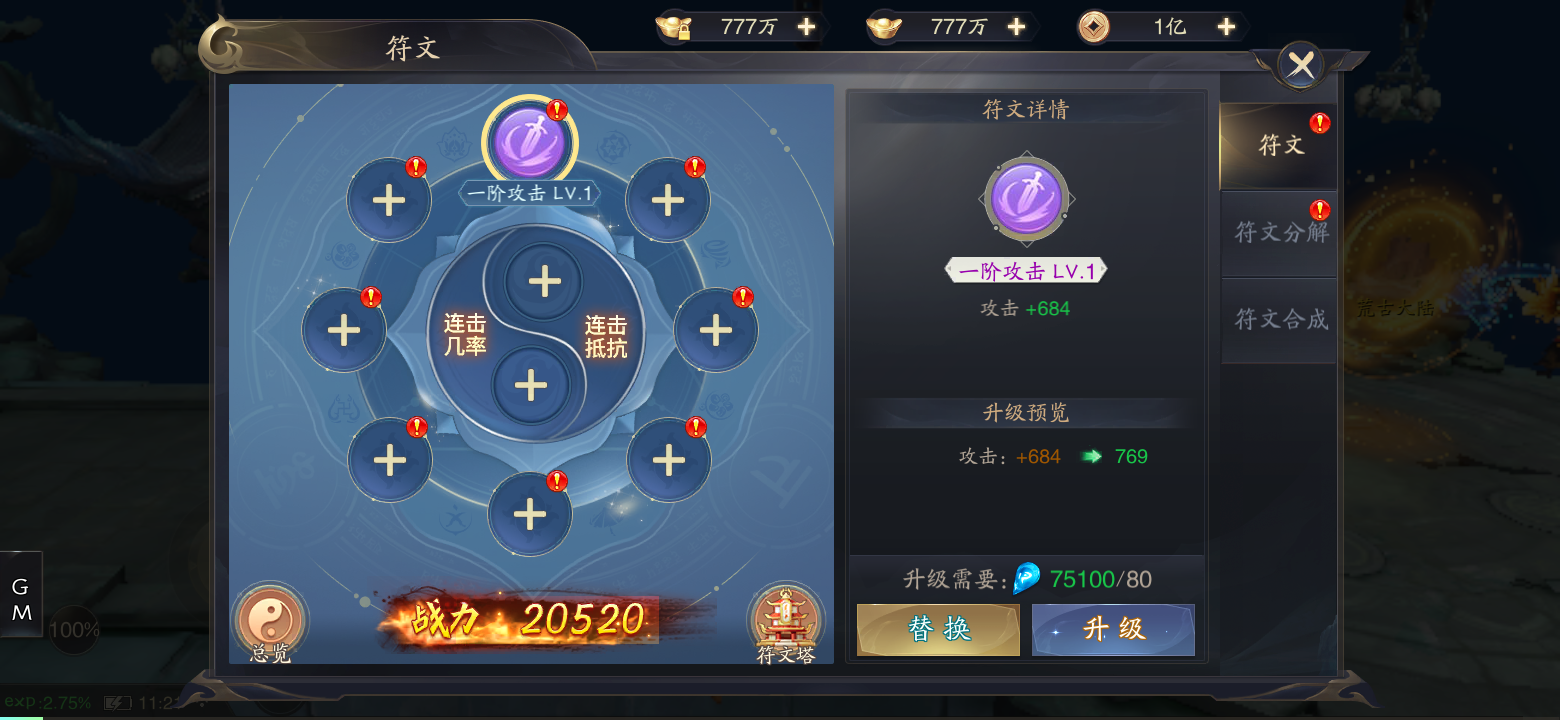
Task: Select the empty rune slot above 连击几率
Action: tap(543, 282)
